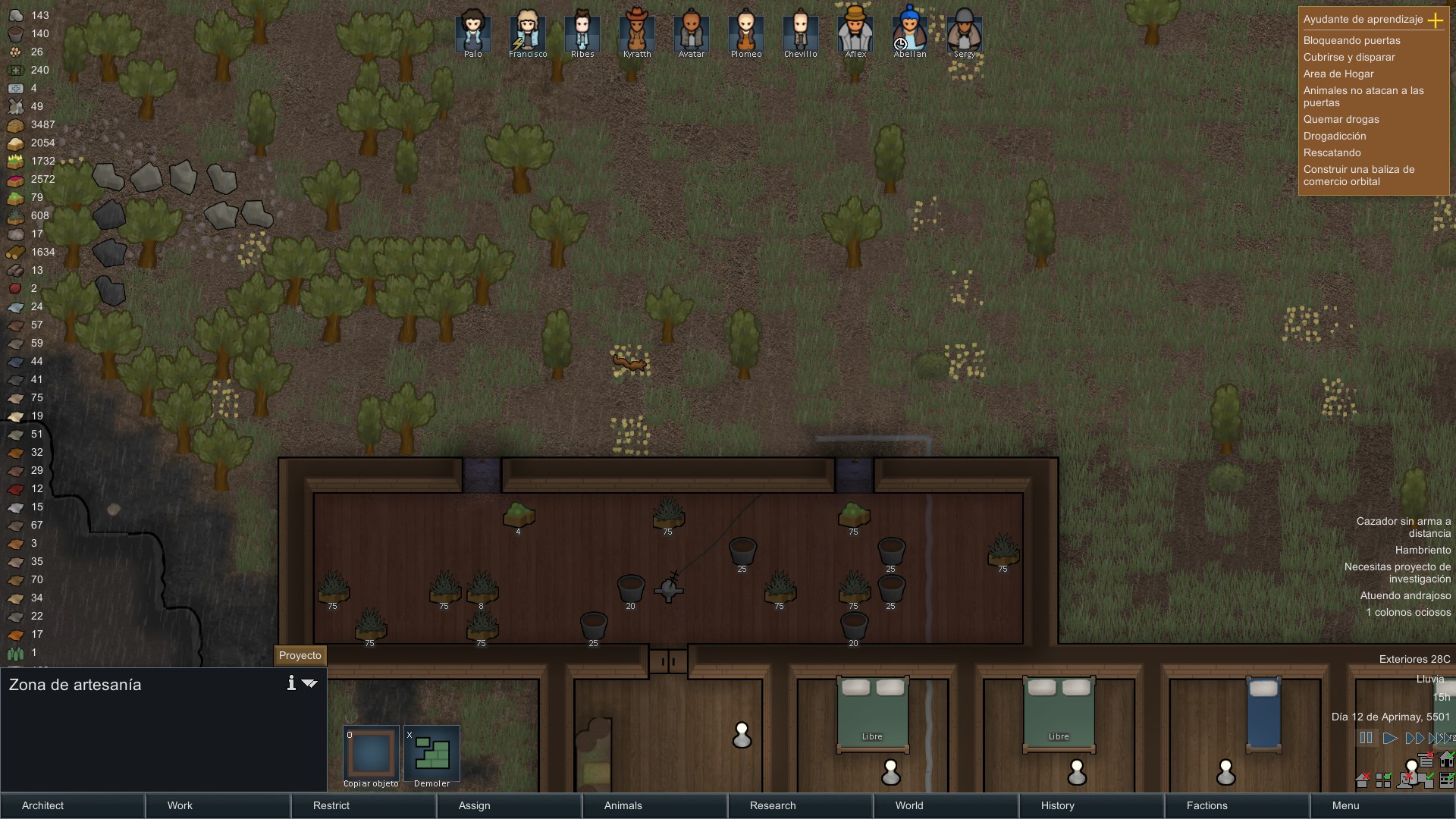Select Kyratth's portrait in the colonist bar

(x=637, y=32)
